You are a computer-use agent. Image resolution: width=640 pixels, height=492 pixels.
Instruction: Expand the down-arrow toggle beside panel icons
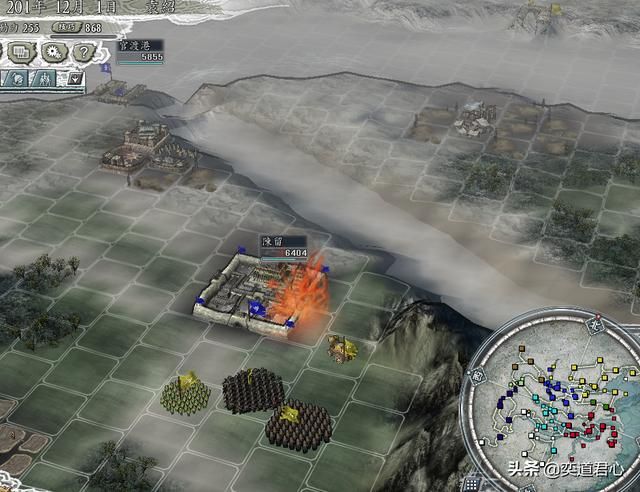[75, 79]
